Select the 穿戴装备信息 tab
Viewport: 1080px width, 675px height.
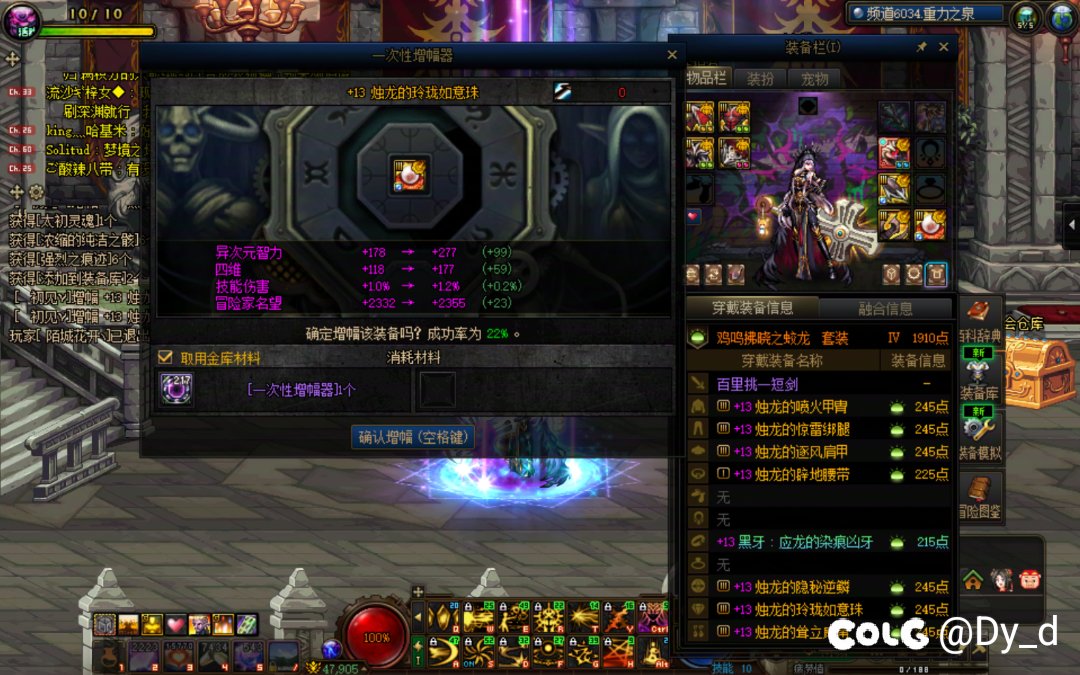click(752, 308)
